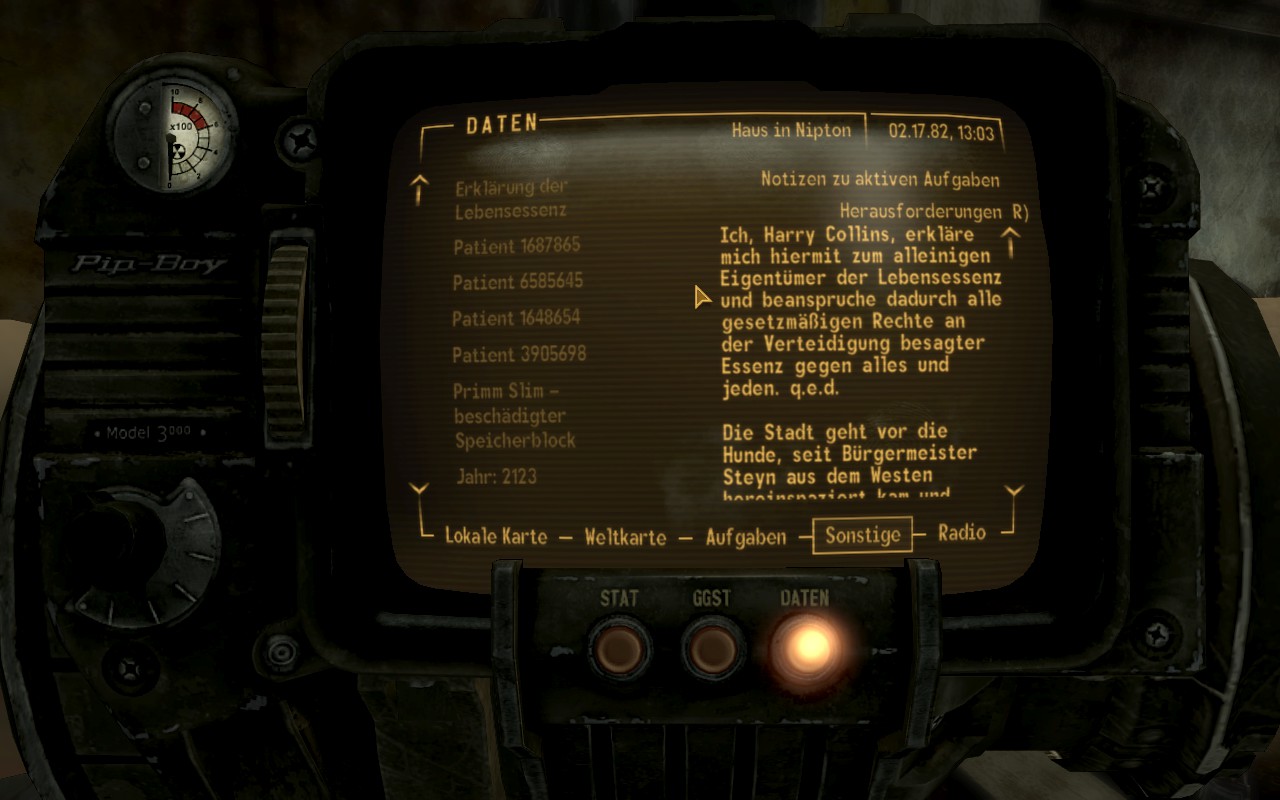The width and height of the screenshot is (1280, 800).
Task: Click the note list's down arrow
Action: [420, 490]
